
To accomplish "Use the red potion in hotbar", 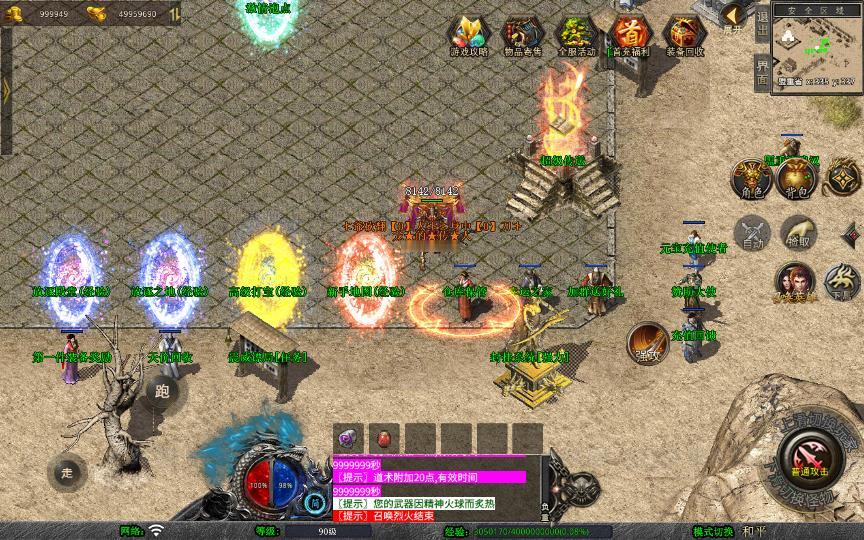I will (383, 438).
